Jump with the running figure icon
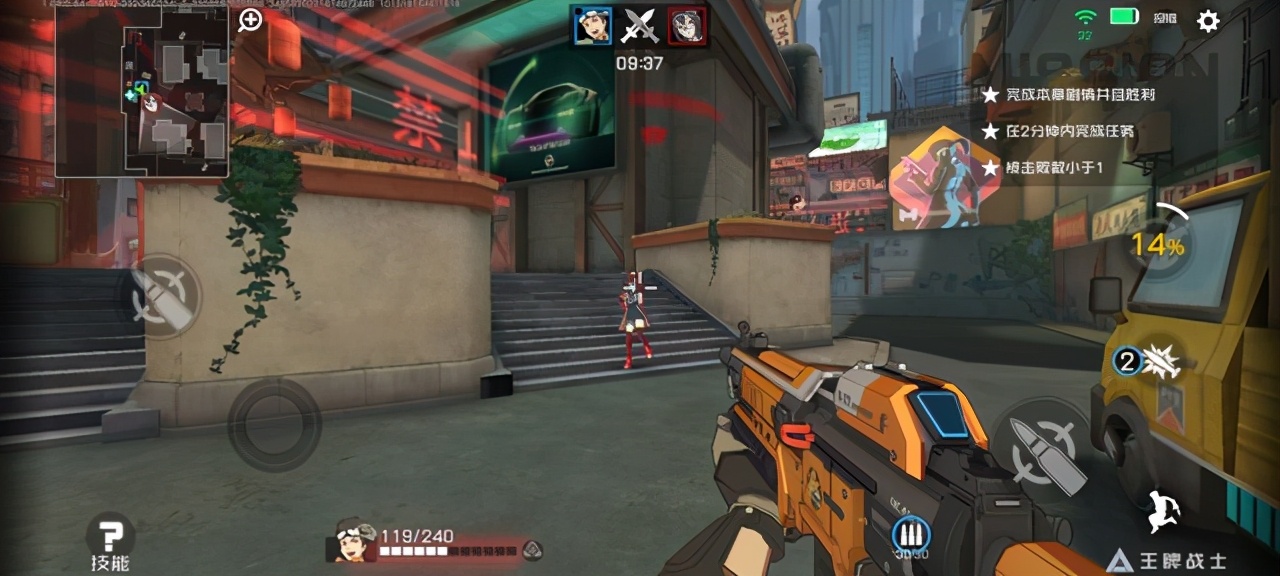 (1163, 511)
